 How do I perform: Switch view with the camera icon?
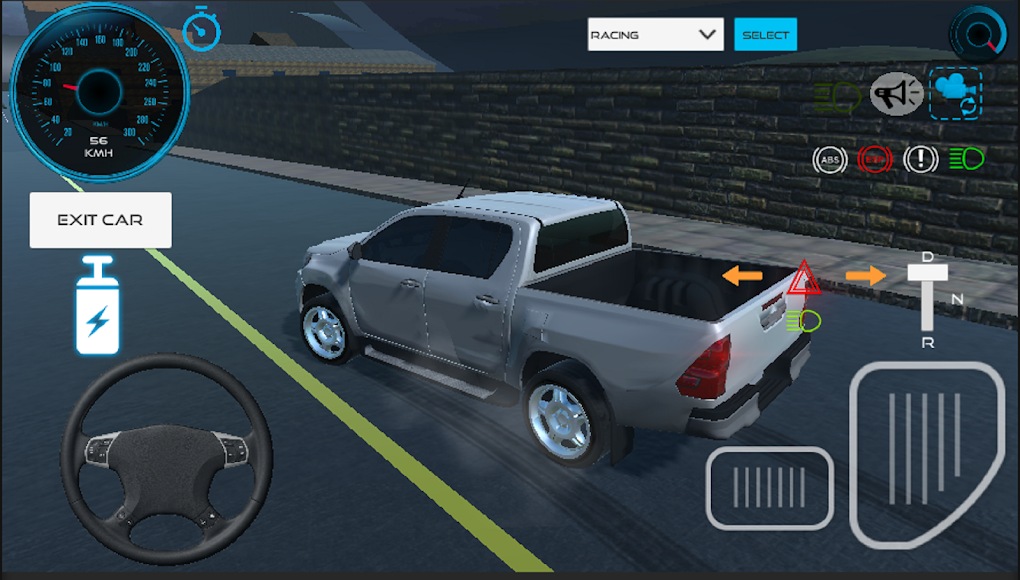tap(955, 93)
